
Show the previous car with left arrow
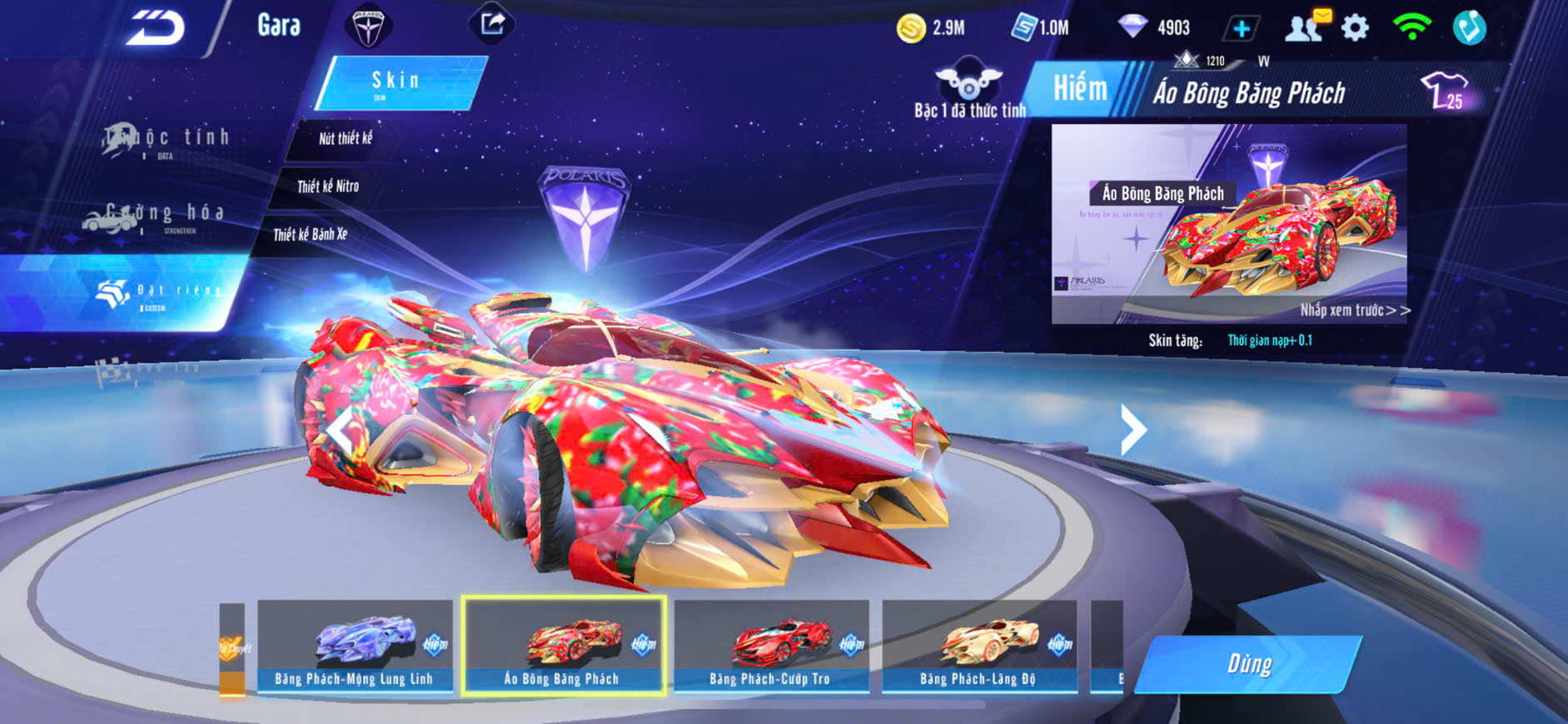click(340, 429)
